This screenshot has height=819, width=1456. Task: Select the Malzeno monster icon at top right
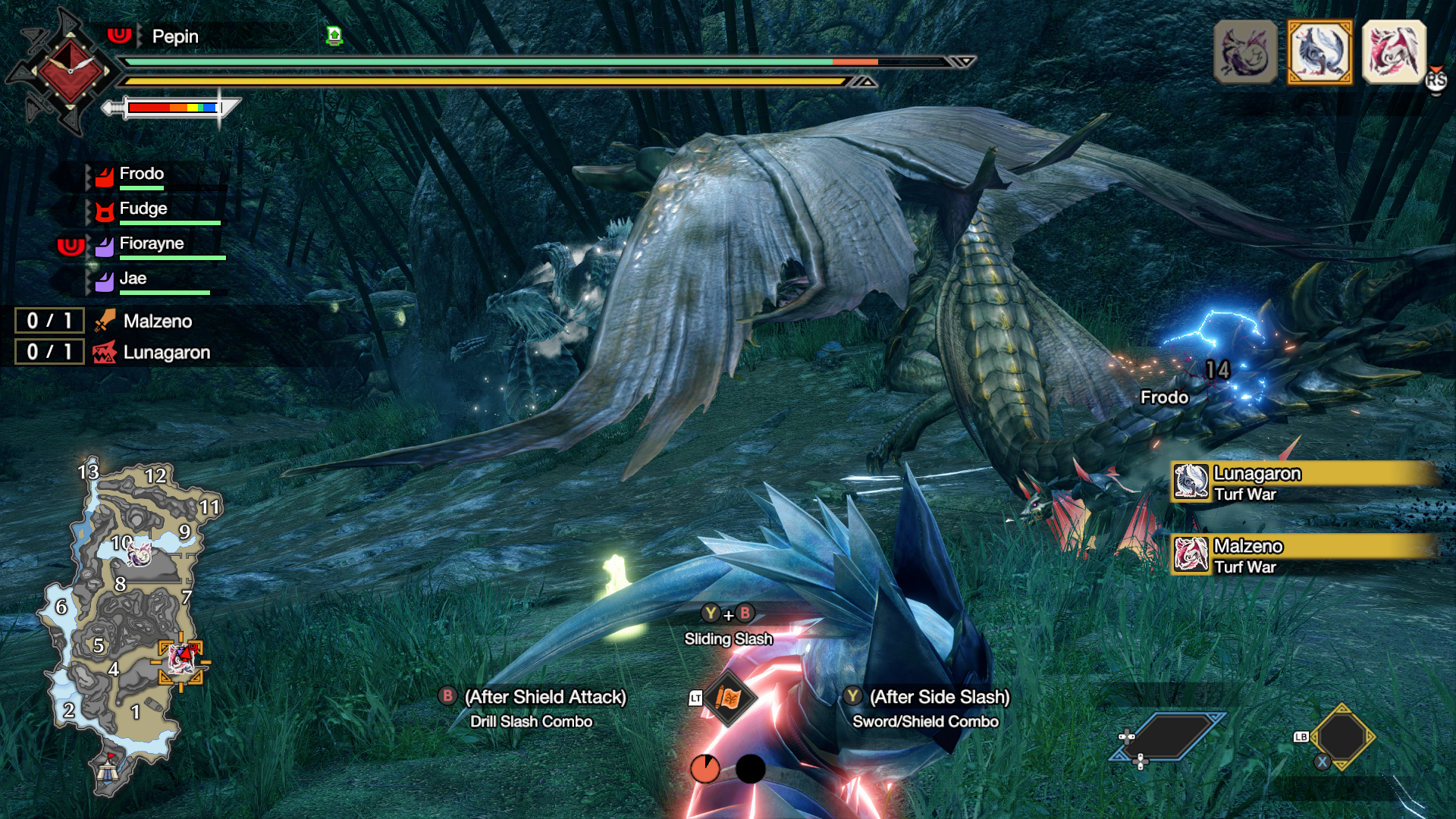tap(1394, 52)
